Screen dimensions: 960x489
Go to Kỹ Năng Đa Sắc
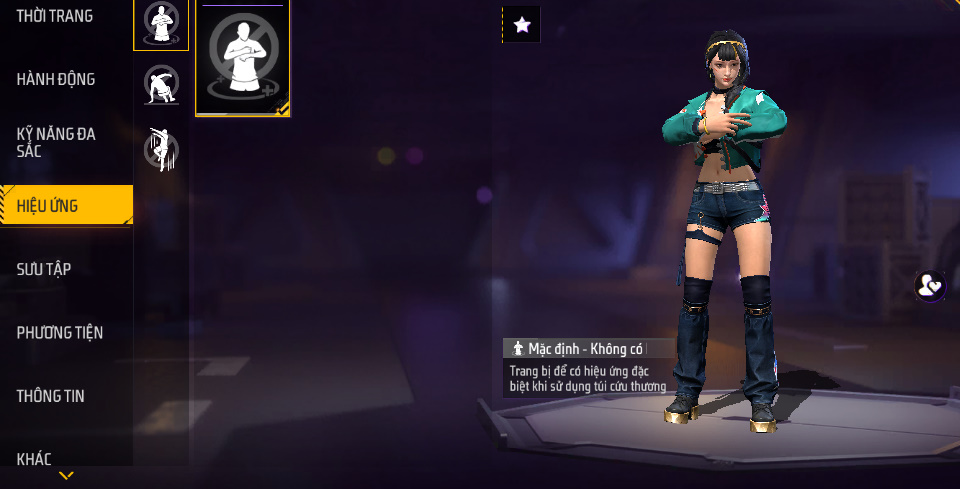pos(56,142)
